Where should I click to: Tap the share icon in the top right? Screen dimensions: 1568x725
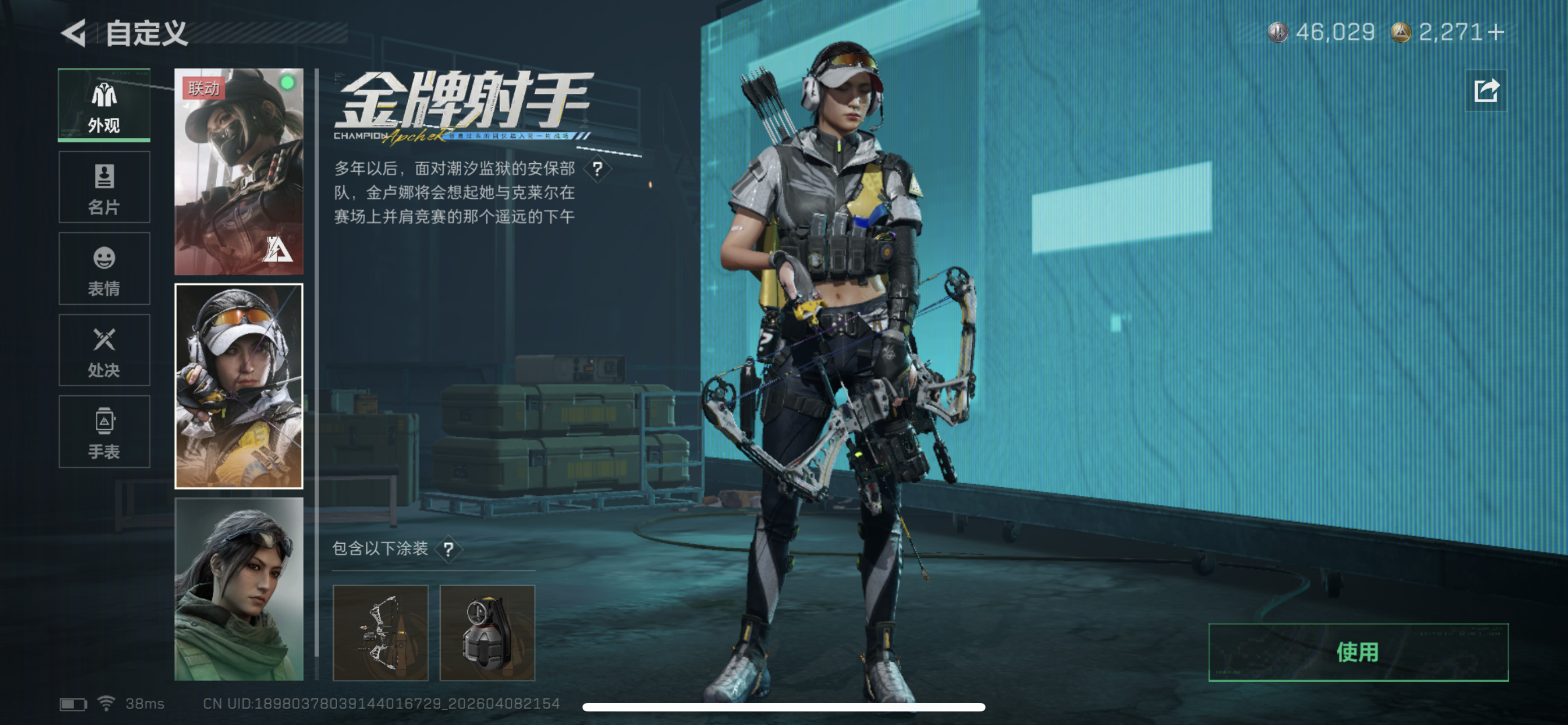point(1486,91)
